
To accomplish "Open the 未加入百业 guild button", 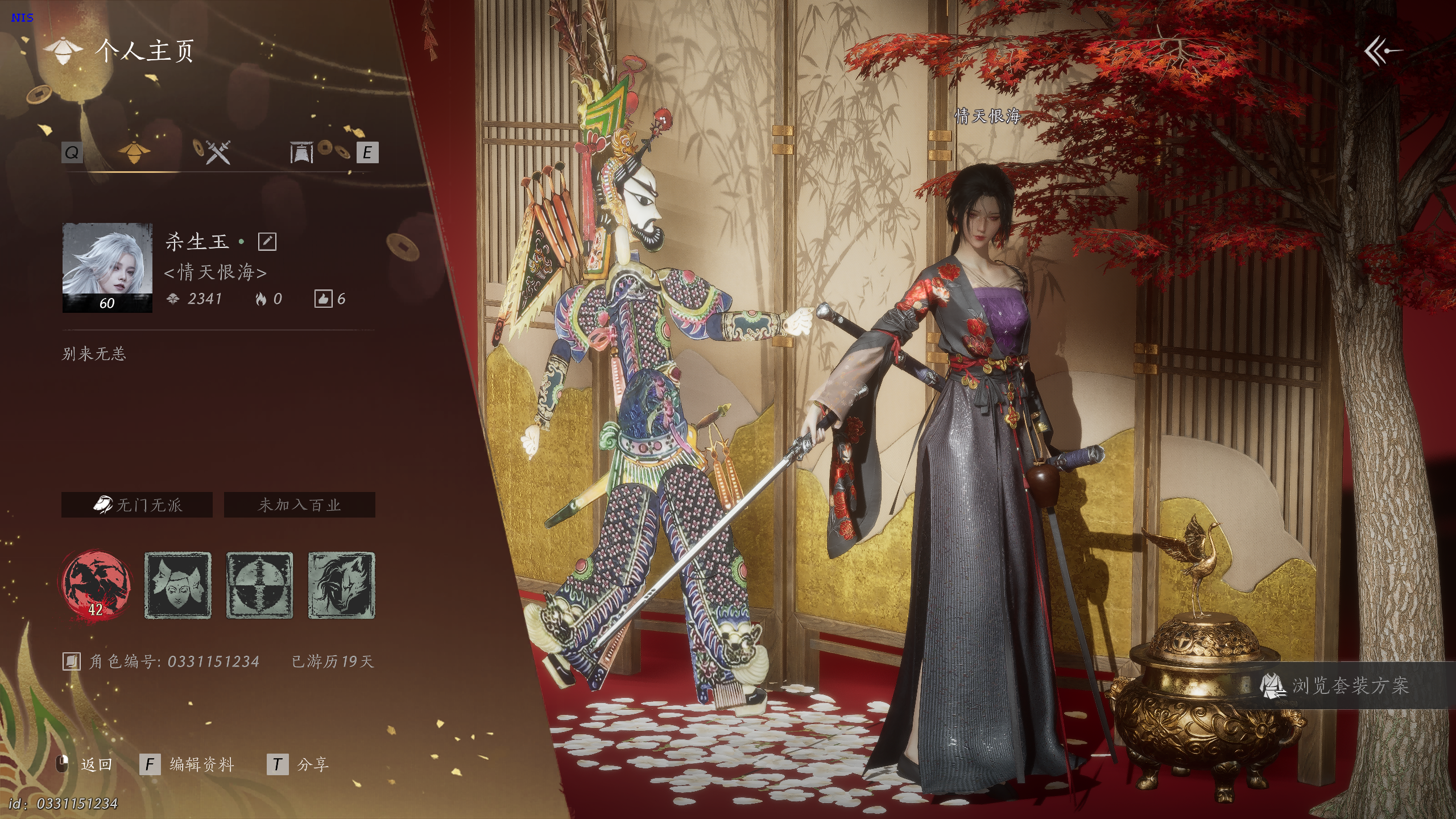I will coord(300,505).
